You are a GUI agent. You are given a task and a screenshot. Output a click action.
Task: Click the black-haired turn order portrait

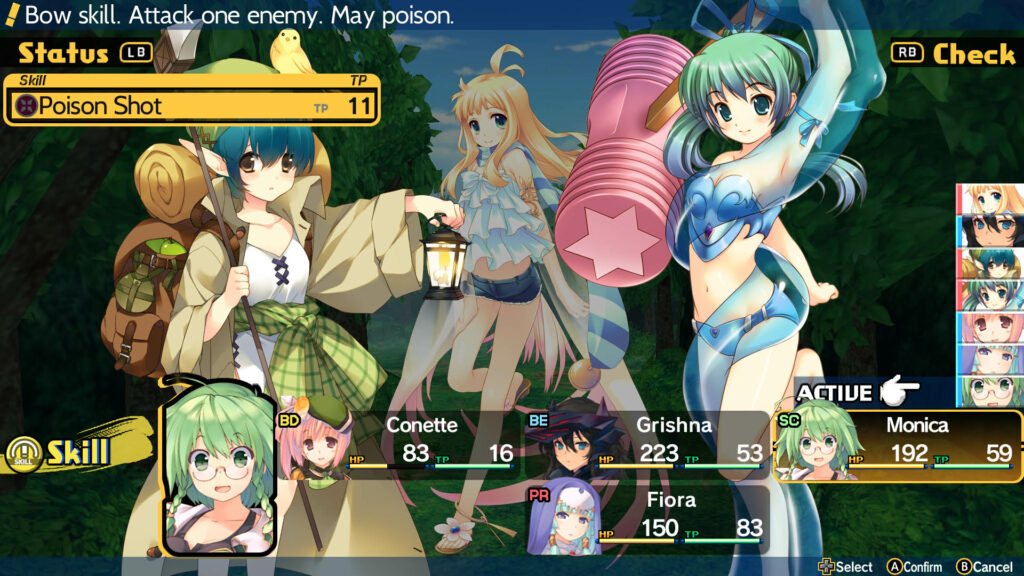pyautogui.click(x=989, y=231)
